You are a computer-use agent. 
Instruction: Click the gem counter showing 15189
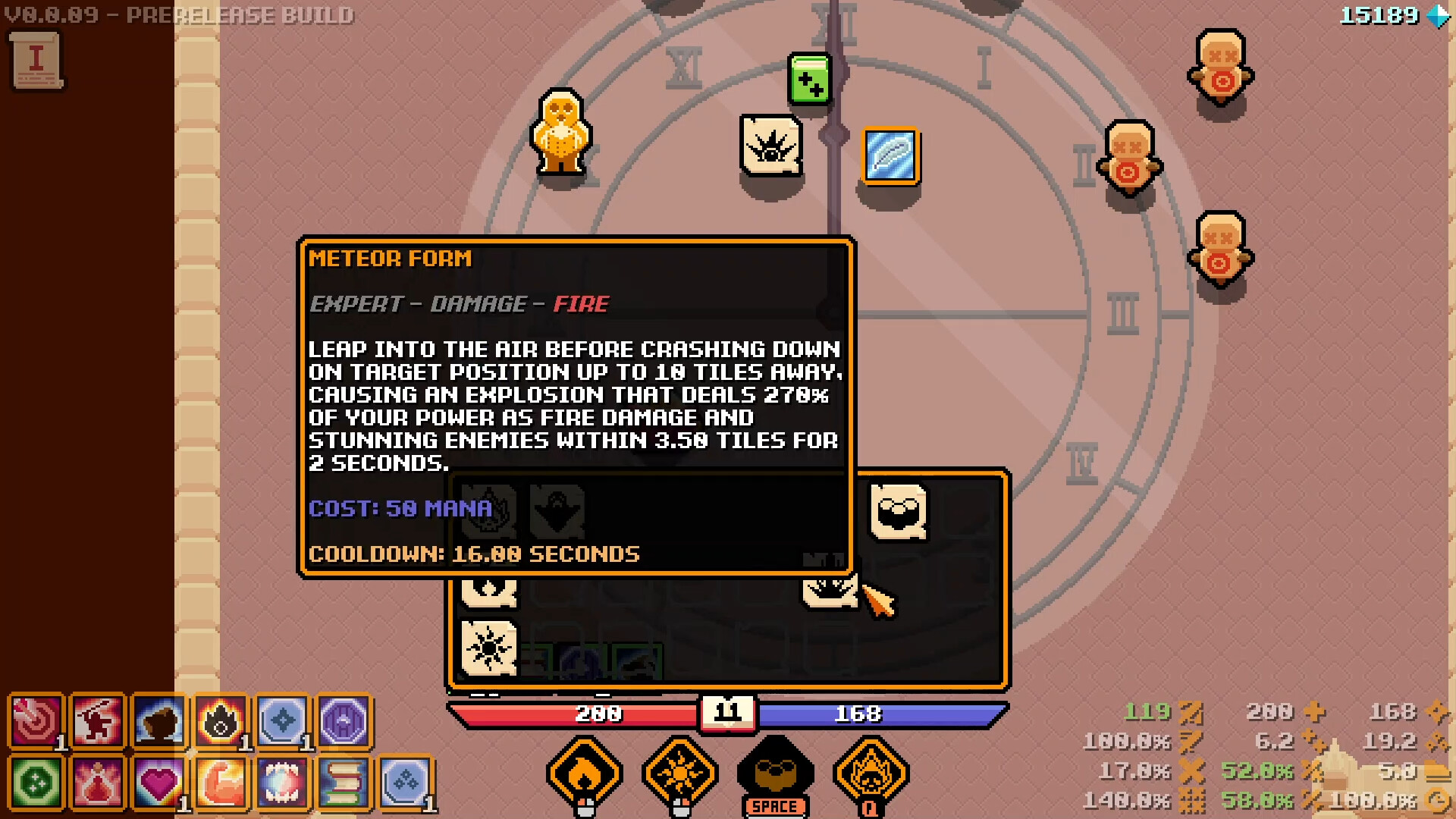[1382, 14]
